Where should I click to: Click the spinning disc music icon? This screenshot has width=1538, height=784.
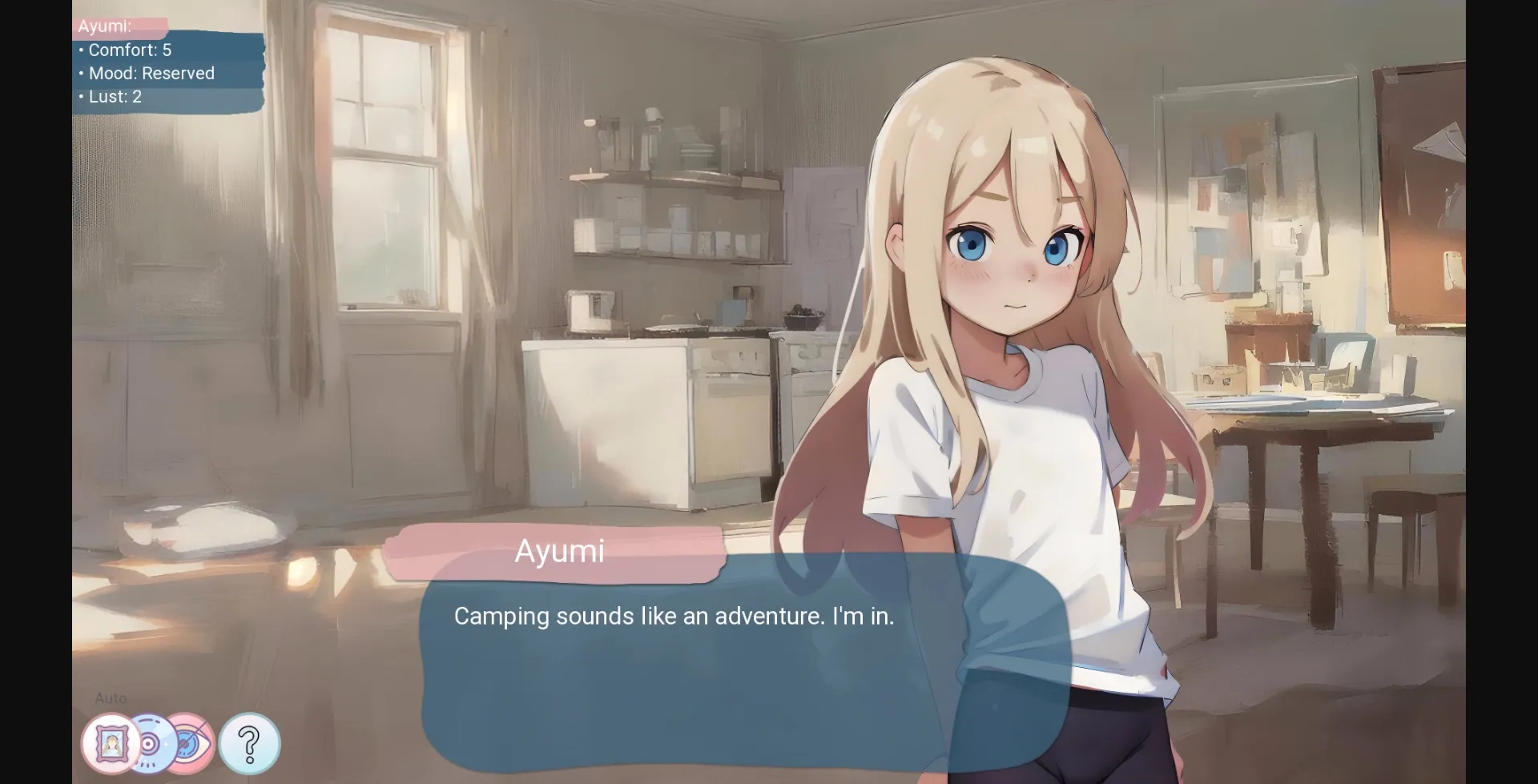pyautogui.click(x=154, y=742)
